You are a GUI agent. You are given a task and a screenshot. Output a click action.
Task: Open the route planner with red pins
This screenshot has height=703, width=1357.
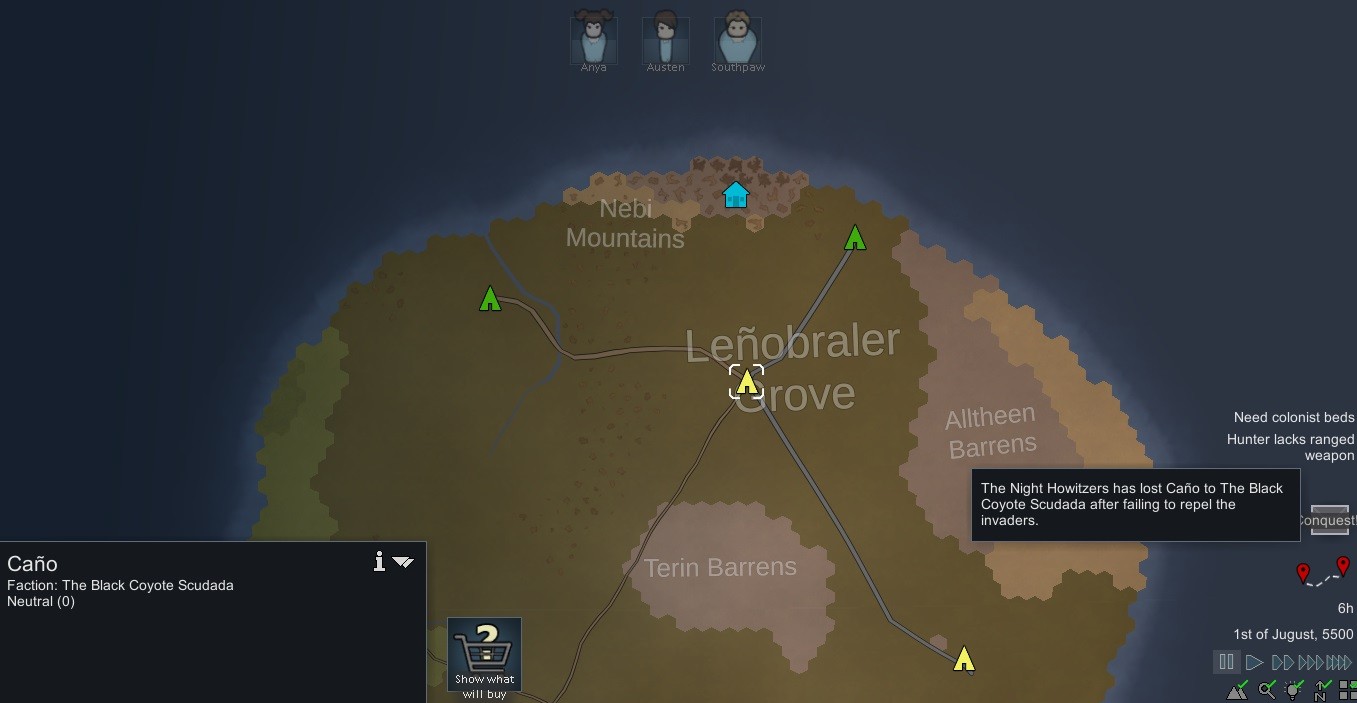coord(1322,574)
